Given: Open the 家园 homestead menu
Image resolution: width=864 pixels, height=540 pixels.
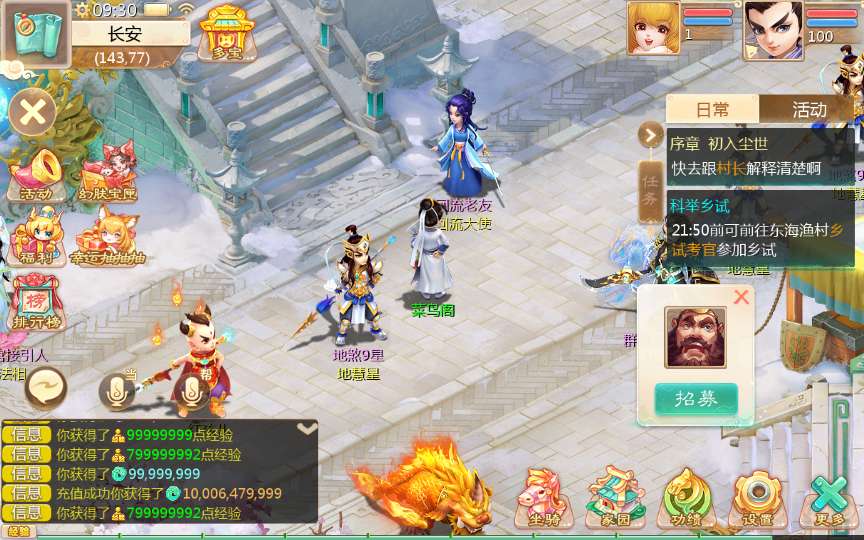Looking at the screenshot, I should coord(615,500).
